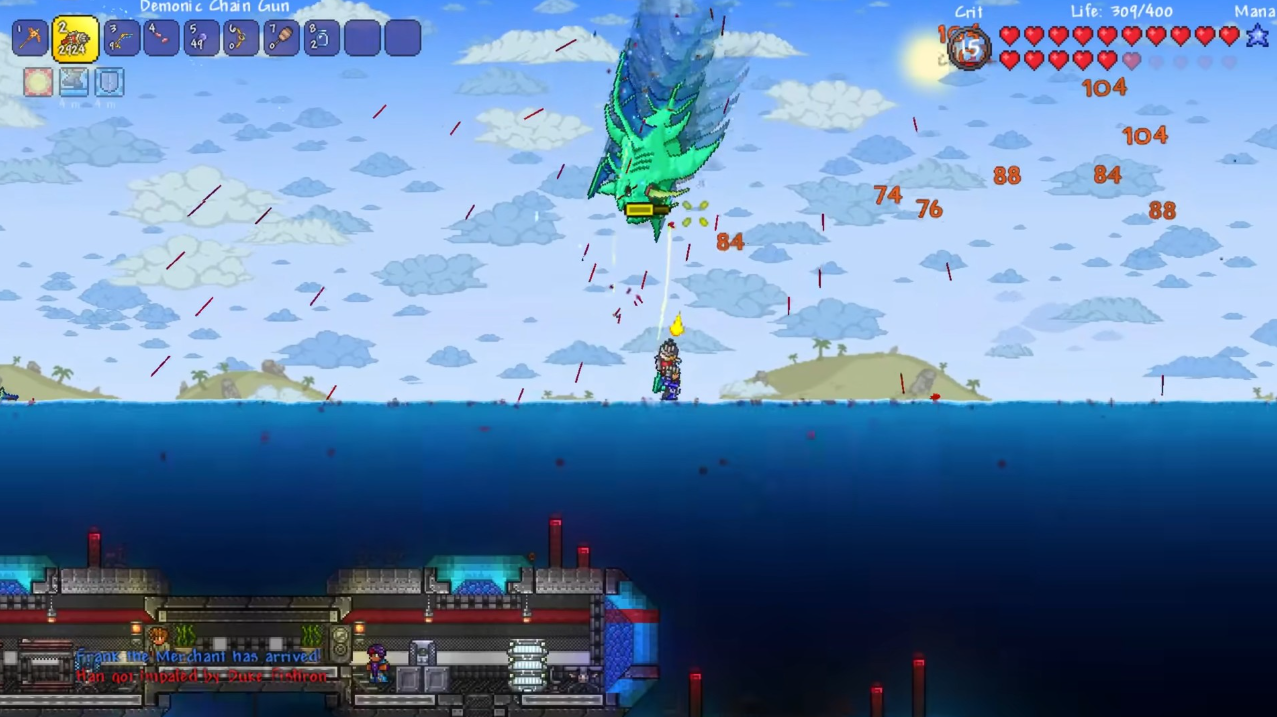Image resolution: width=1277 pixels, height=717 pixels.
Task: Select the glass bottle in slot 8
Action: pos(321,39)
